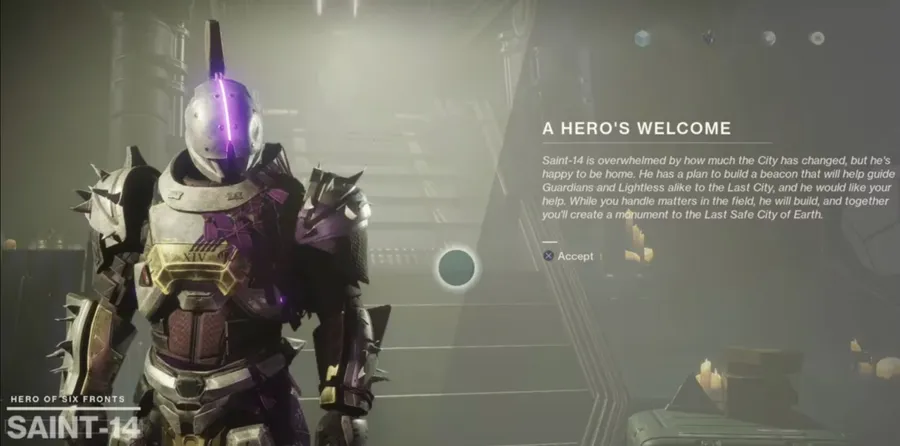Viewport: 900px width, 446px height.
Task: Accept the A Hero's Welcome quest
Action: pos(568,256)
